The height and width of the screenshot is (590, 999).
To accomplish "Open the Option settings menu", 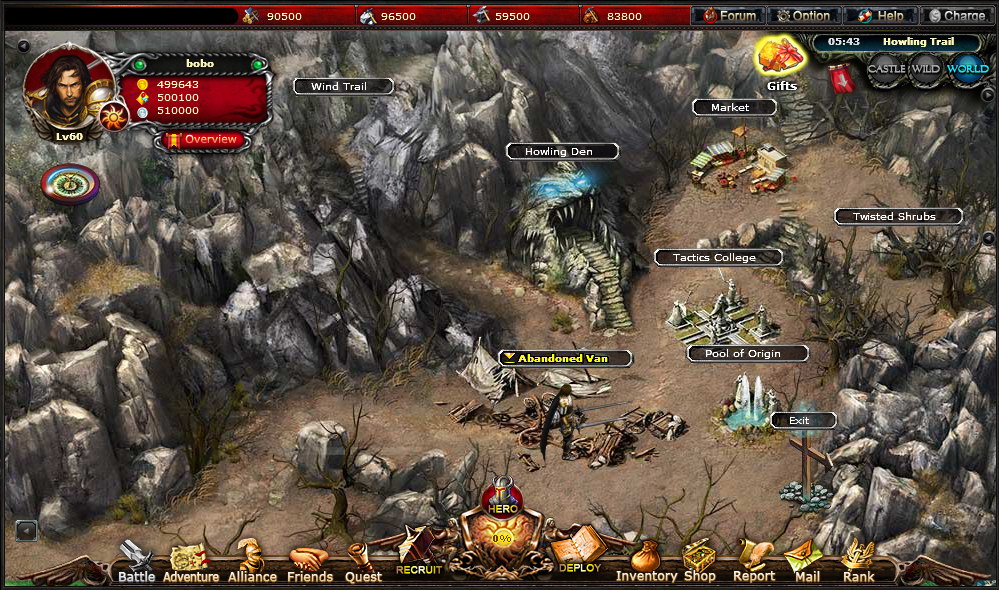I will 803,15.
